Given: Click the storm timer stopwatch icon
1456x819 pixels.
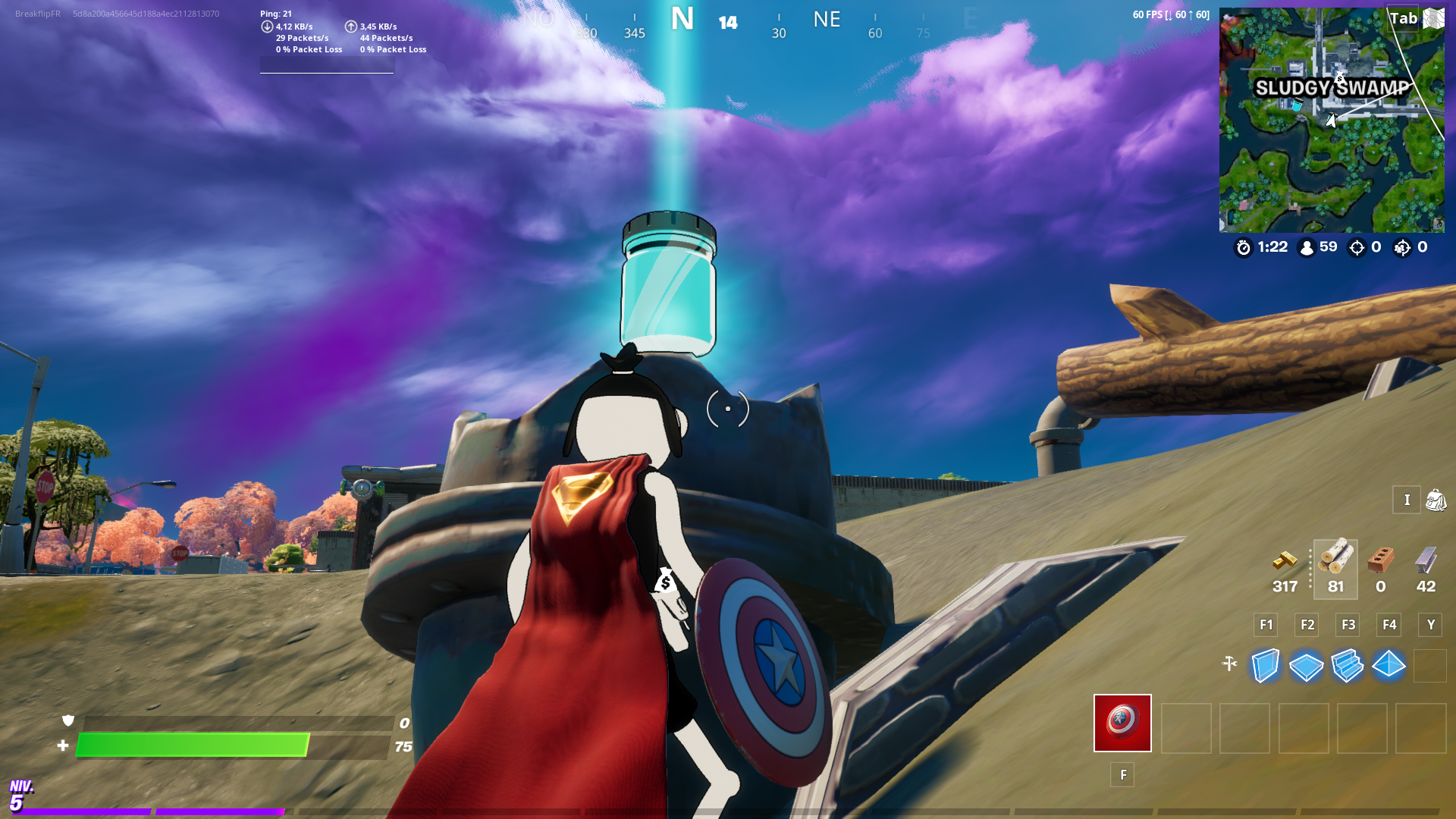Looking at the screenshot, I should coord(1242,247).
